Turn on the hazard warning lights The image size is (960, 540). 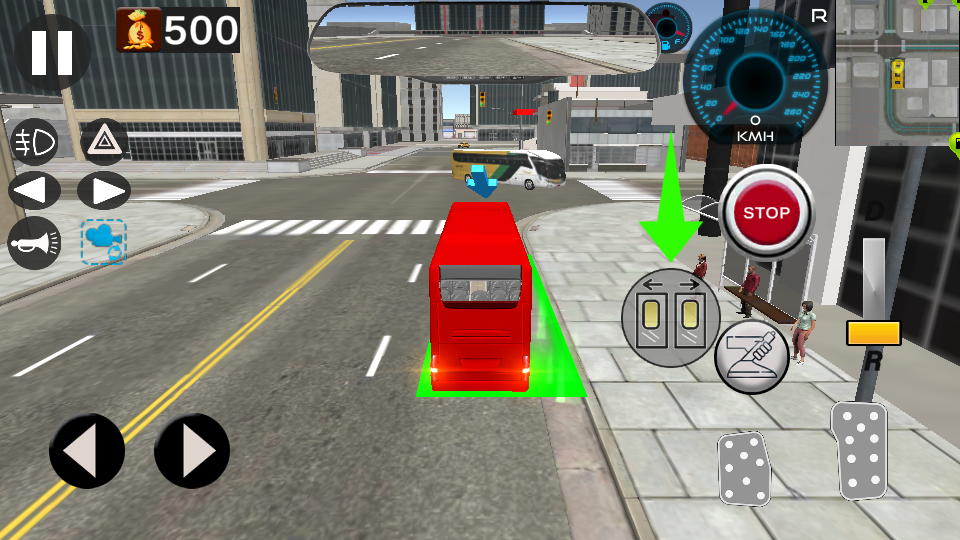tap(103, 143)
